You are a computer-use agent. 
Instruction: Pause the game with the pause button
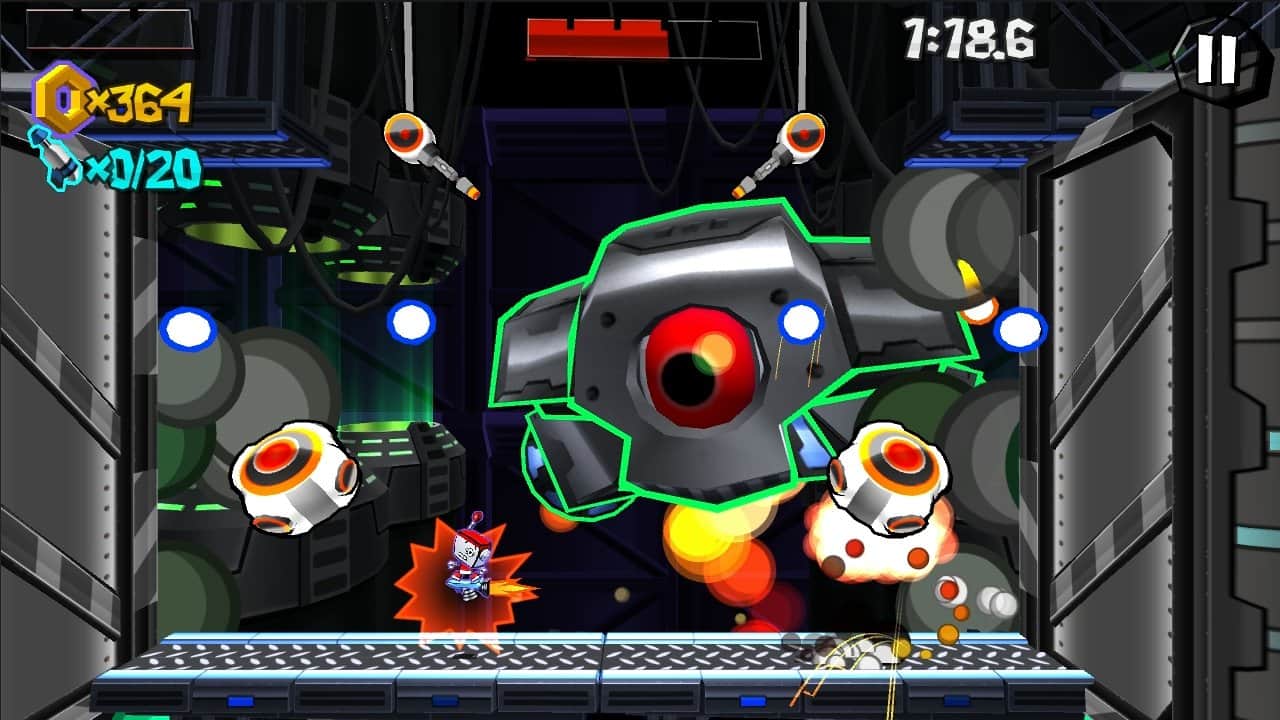1217,59
